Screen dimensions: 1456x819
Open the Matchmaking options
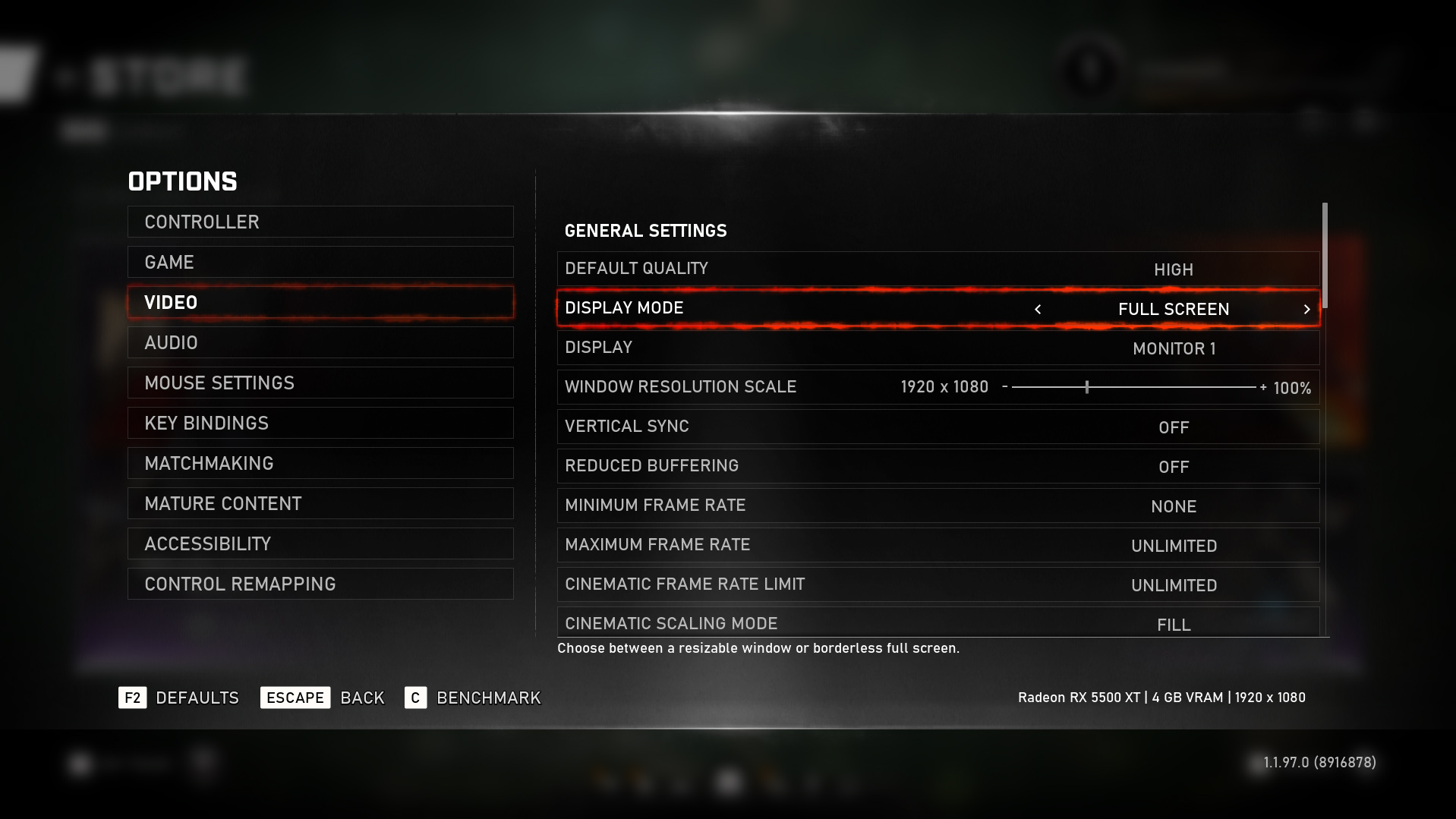click(320, 463)
